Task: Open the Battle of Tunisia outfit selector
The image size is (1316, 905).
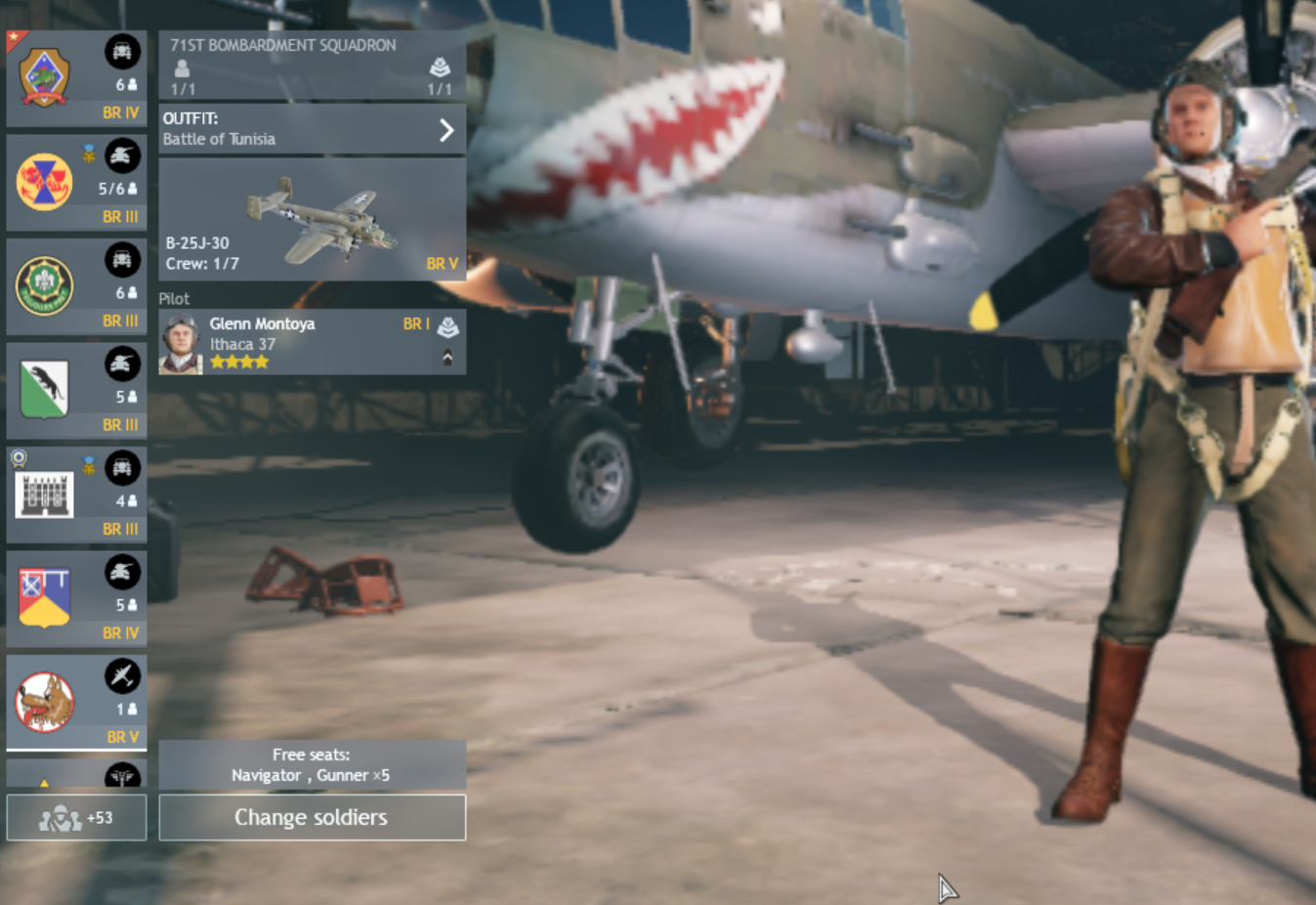Action: [312, 129]
